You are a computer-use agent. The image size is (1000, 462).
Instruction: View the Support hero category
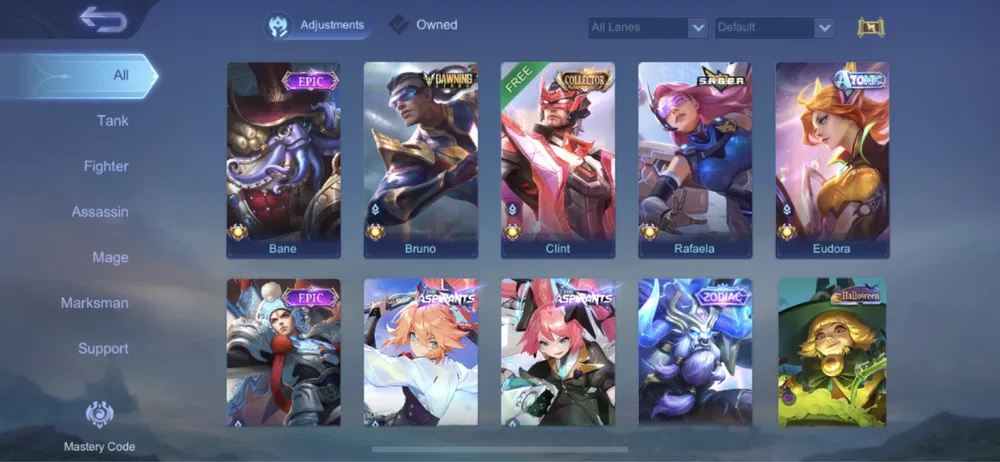103,348
